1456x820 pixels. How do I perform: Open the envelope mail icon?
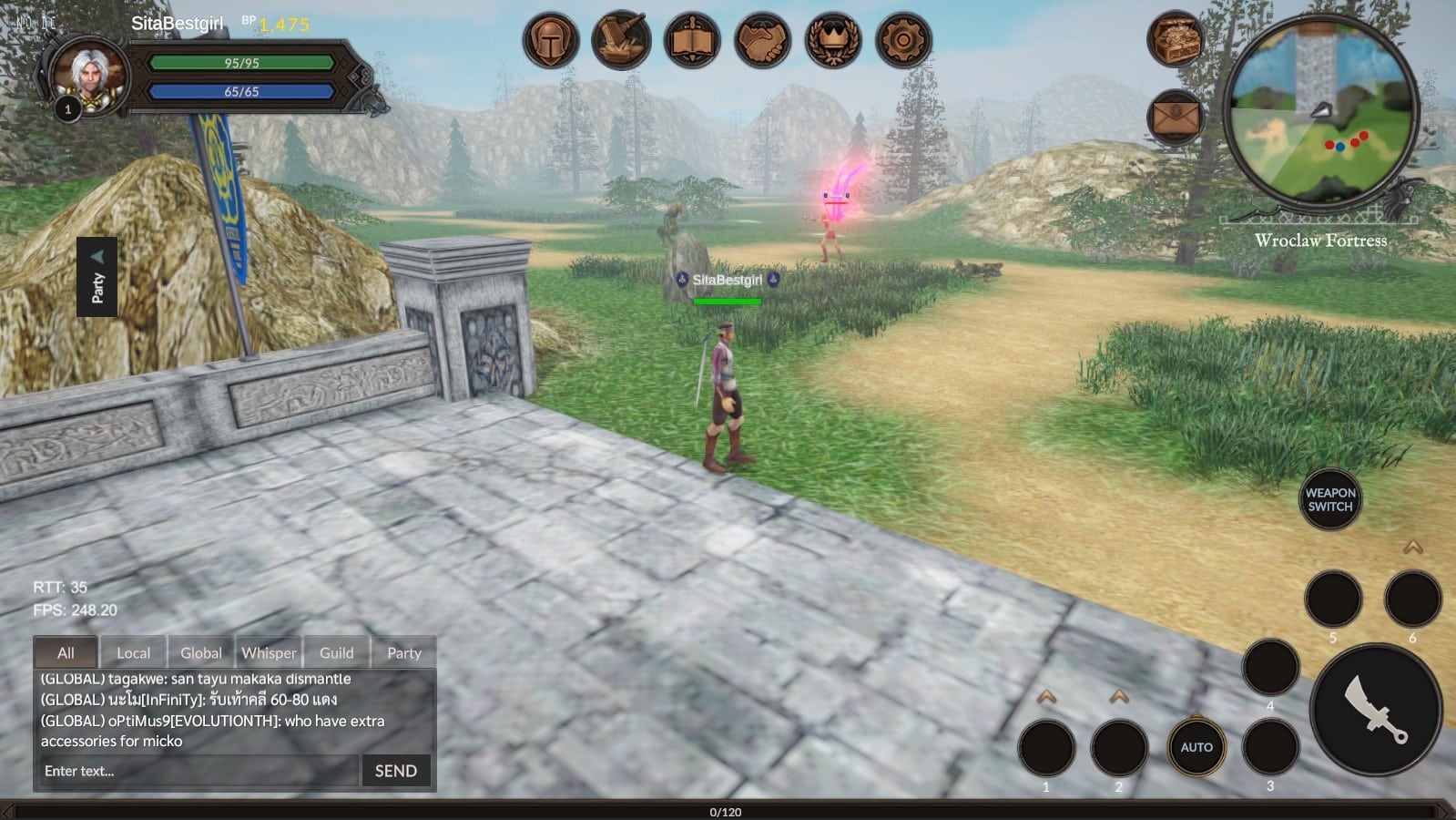(1175, 118)
